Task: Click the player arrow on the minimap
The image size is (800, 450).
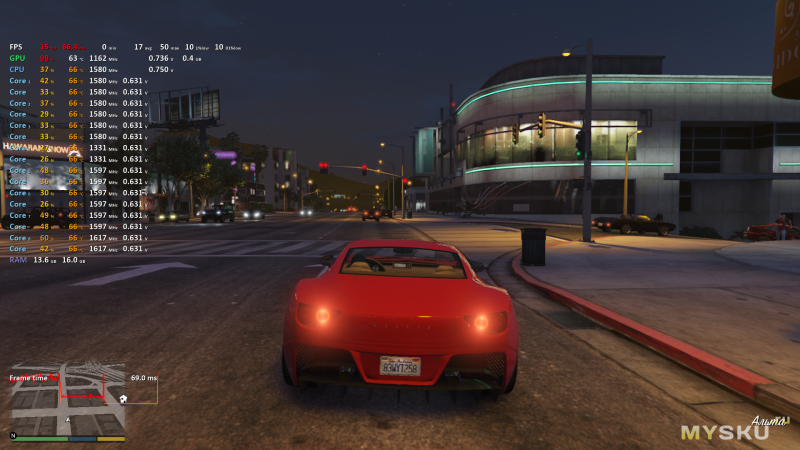Action: click(x=68, y=420)
